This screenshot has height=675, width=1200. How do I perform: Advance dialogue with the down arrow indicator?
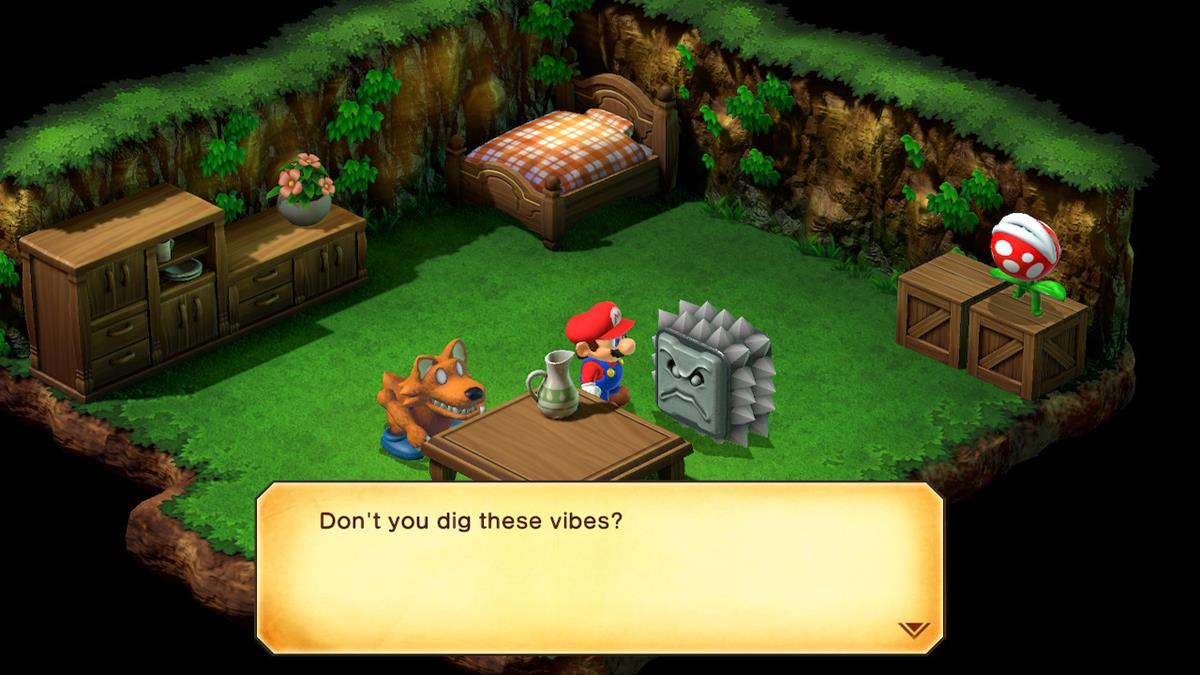pyautogui.click(x=913, y=630)
